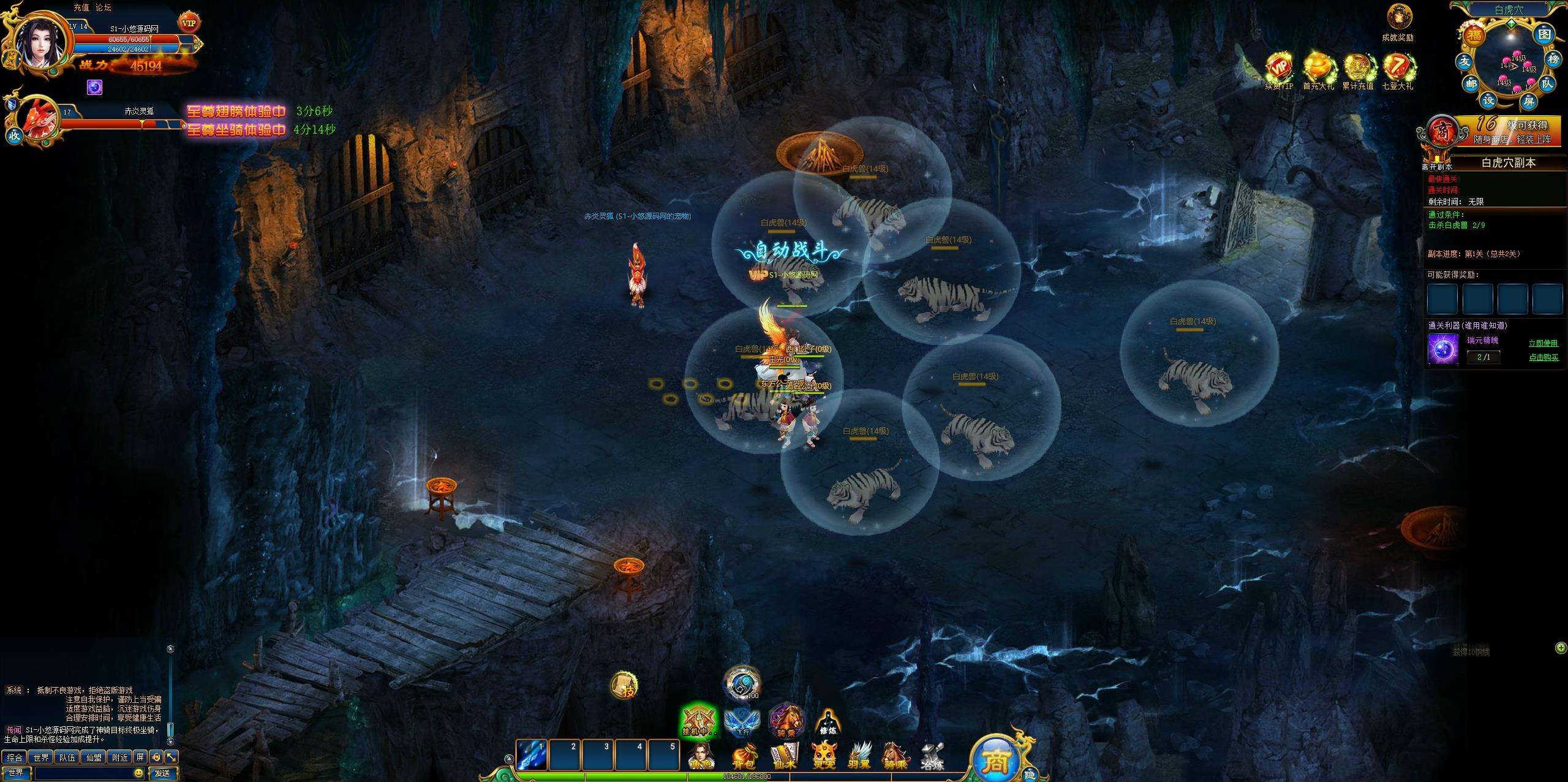Viewport: 1568px width, 782px height.
Task: Open the 设 settings button by minimap
Action: 1490,99
